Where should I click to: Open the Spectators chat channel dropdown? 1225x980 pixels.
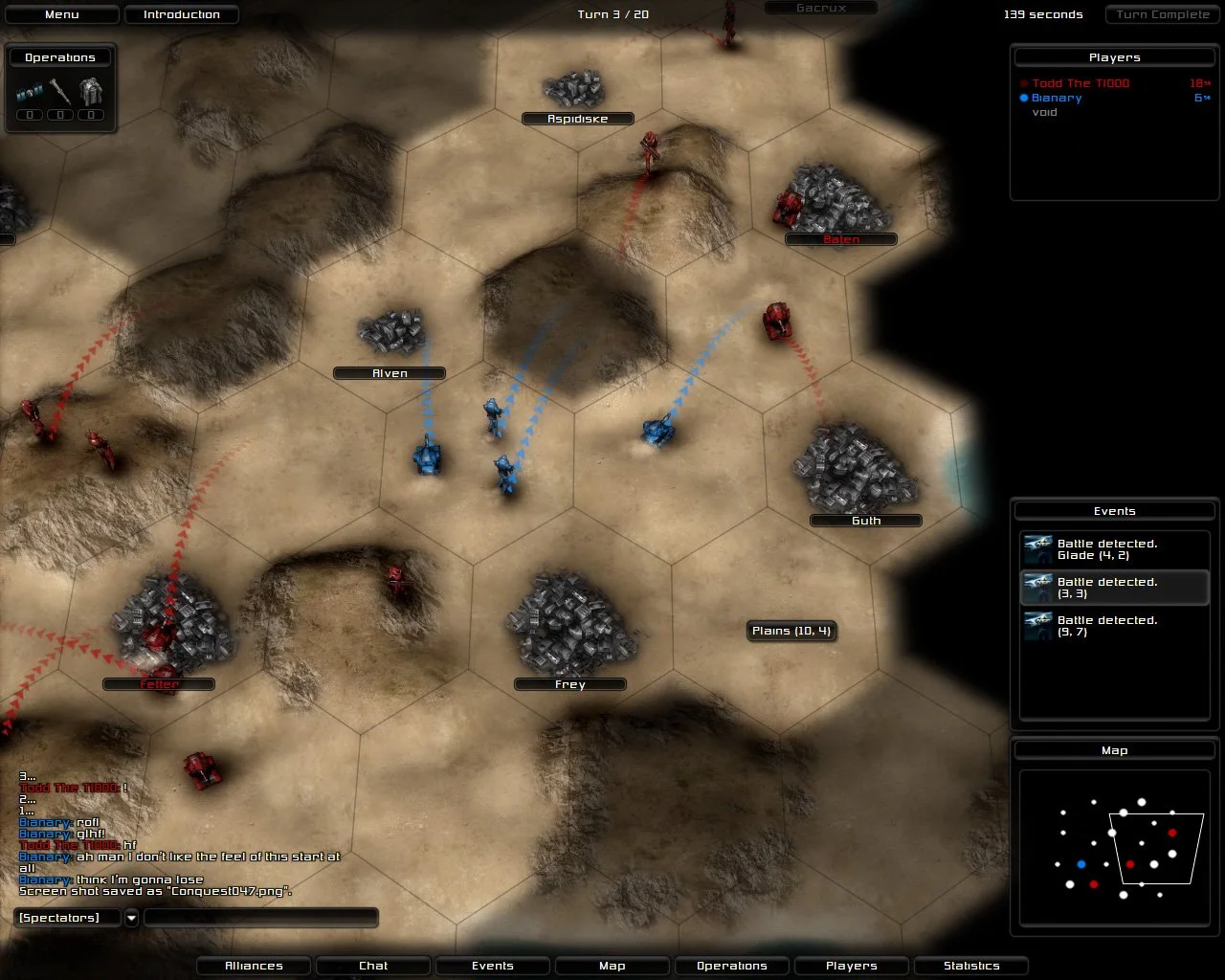pos(130,917)
